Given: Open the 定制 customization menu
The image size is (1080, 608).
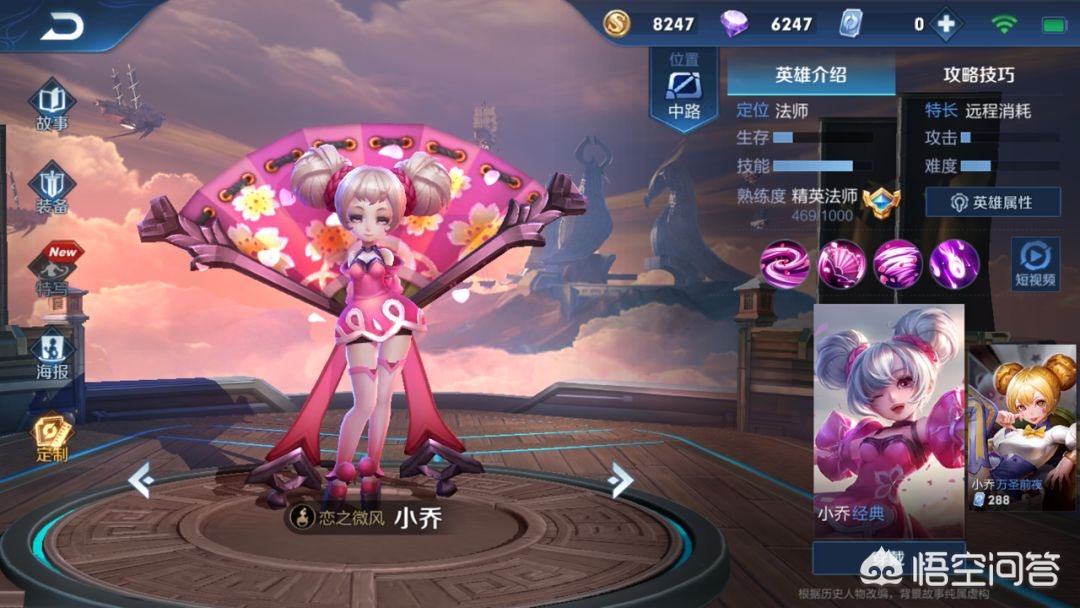Looking at the screenshot, I should (x=51, y=437).
